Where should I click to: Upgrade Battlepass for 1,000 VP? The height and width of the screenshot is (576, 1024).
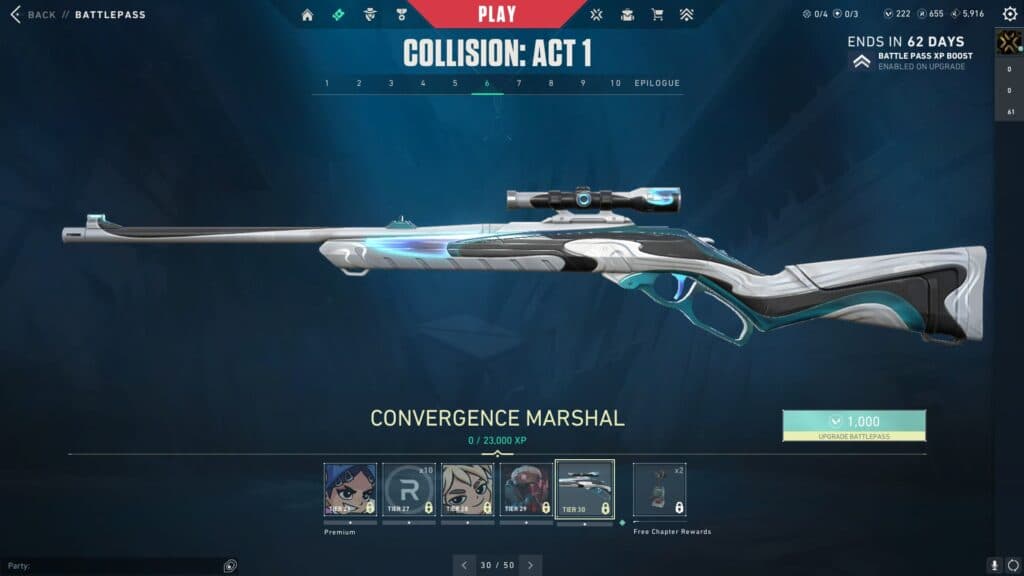854,425
